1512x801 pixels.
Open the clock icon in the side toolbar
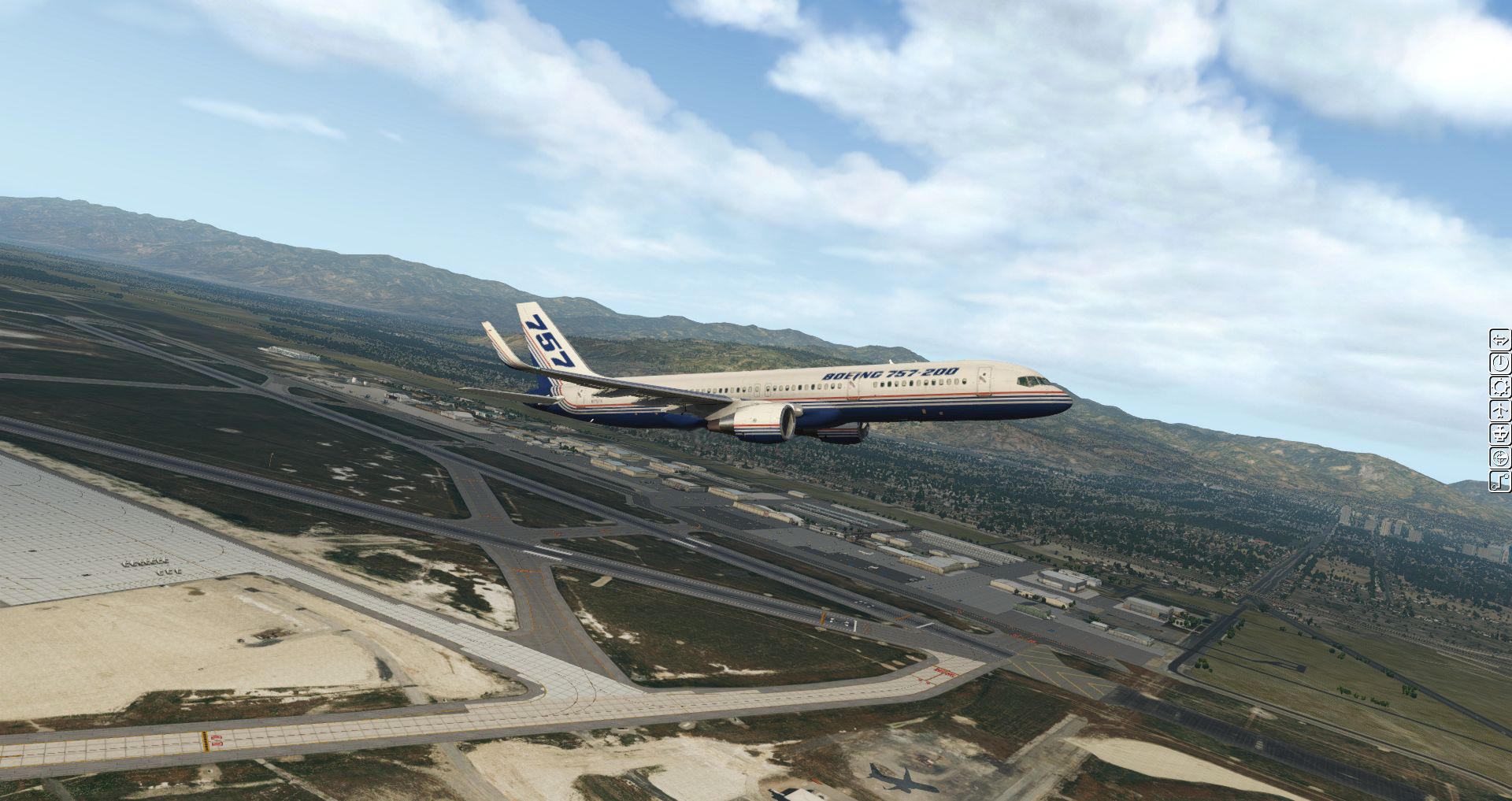(1500, 363)
